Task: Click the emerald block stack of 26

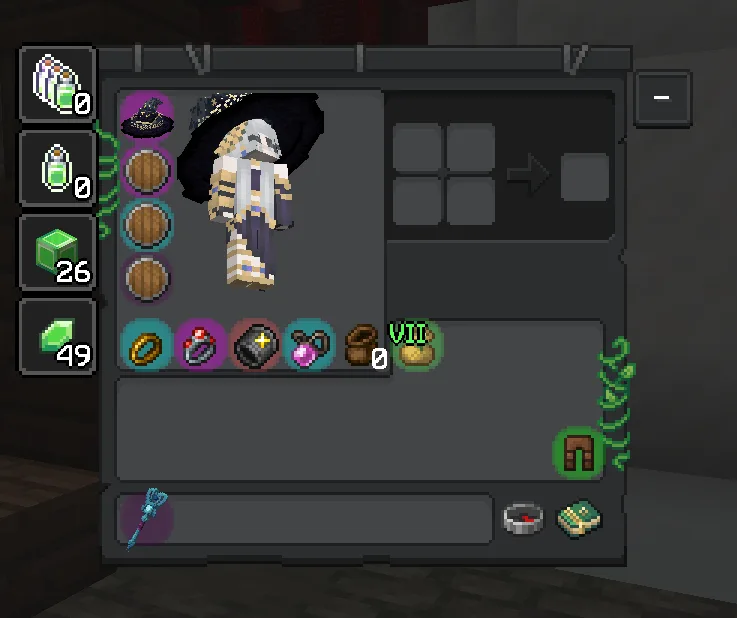Action: (58, 252)
